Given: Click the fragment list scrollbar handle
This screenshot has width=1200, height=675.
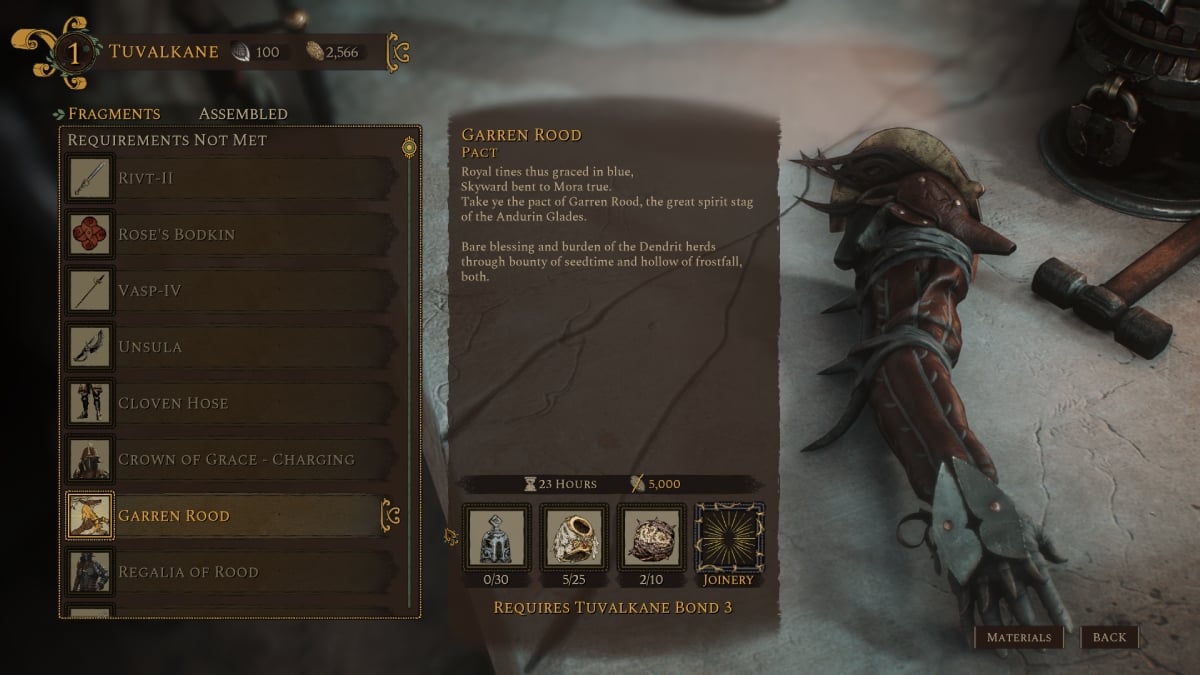Looking at the screenshot, I should coord(408,148).
